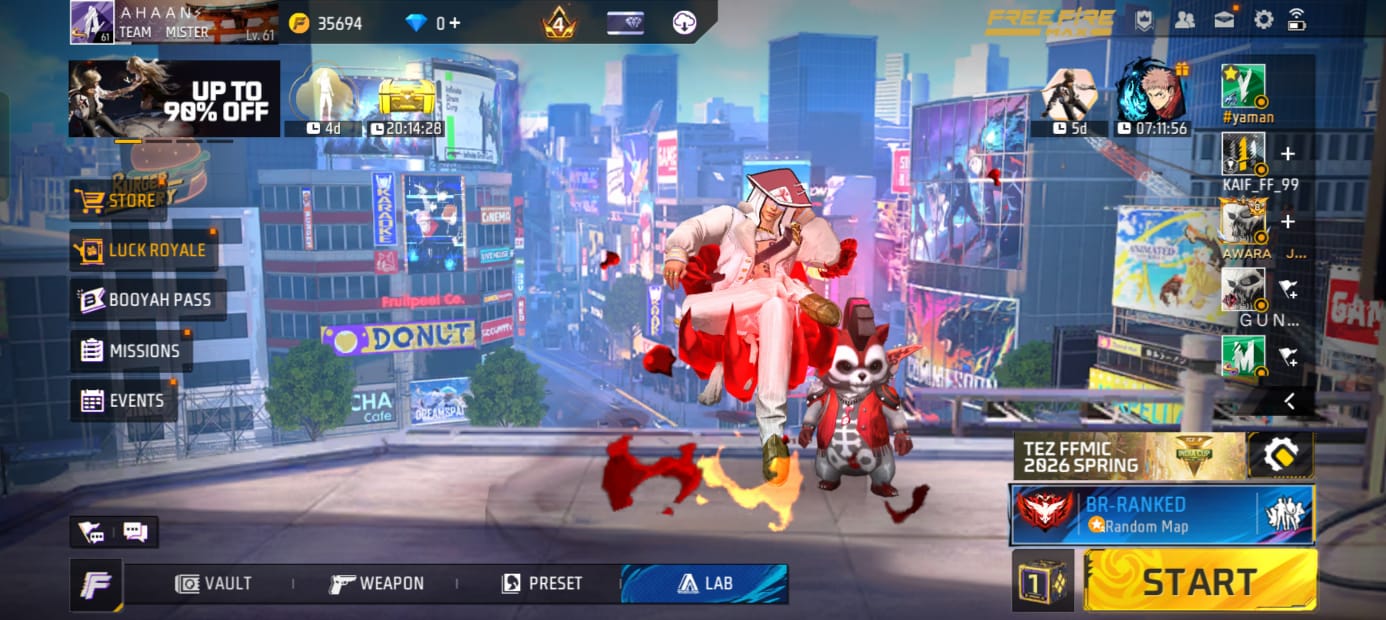Show the Missions list
Screen dimensions: 1386x620
coord(131,351)
